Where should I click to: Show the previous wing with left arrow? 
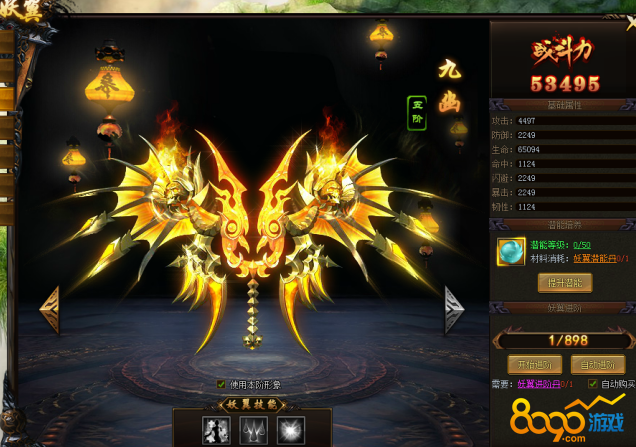(x=49, y=309)
